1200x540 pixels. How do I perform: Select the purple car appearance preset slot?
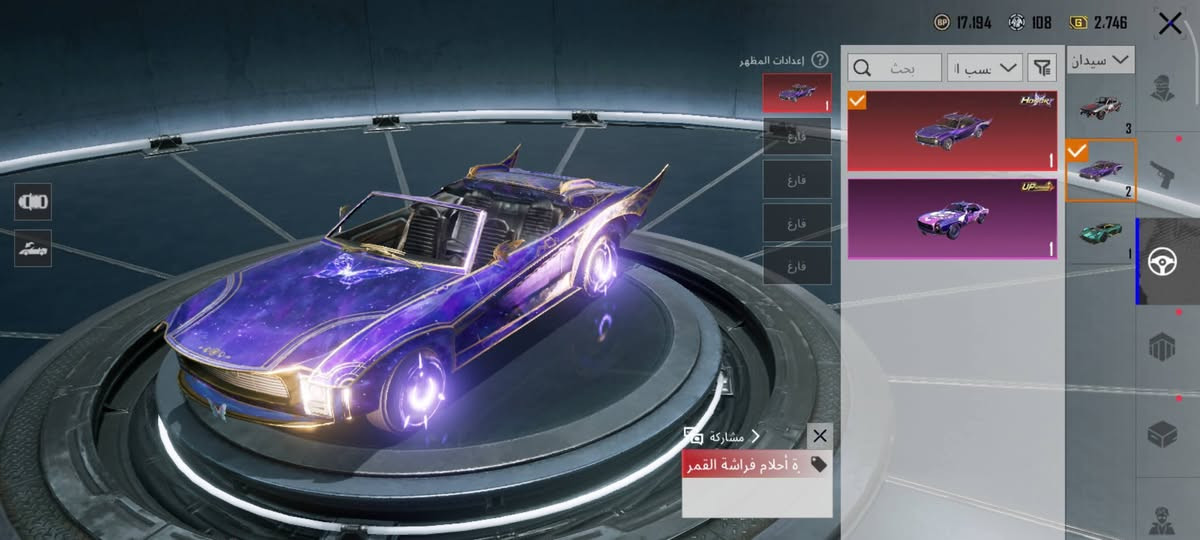coord(796,92)
